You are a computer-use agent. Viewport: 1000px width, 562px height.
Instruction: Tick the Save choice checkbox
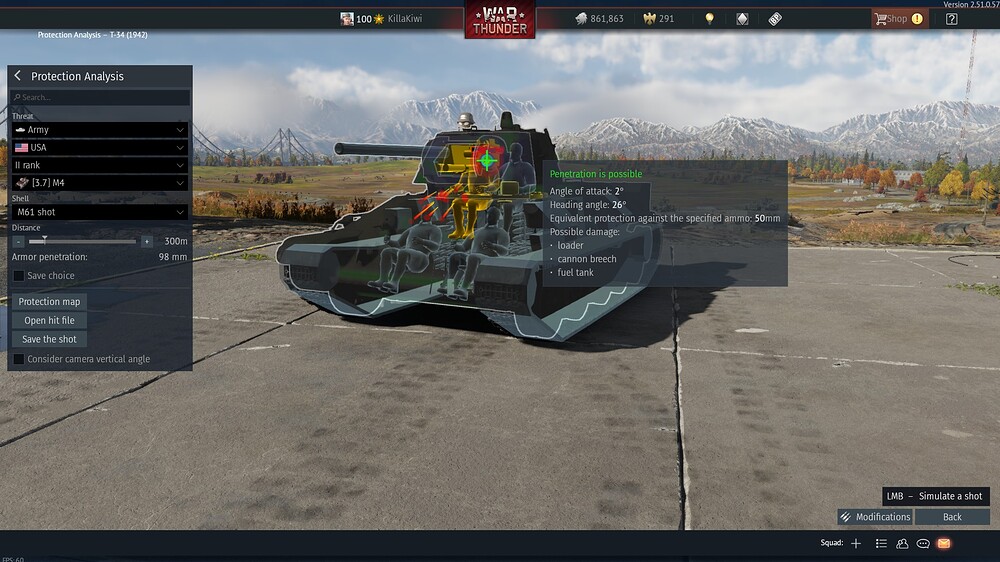coord(19,276)
